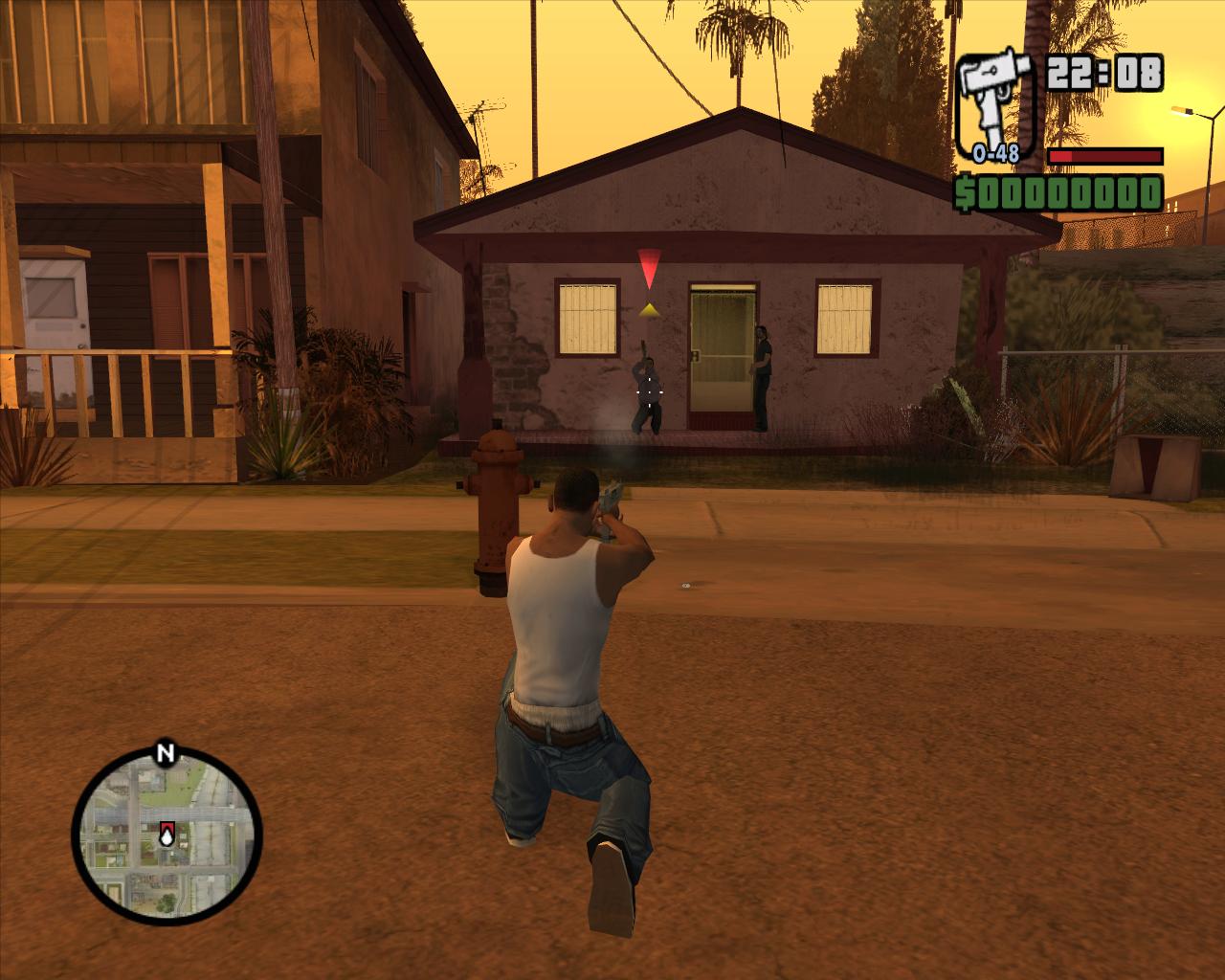This screenshot has height=980, width=1225.
Task: Click the player marker on the radar
Action: click(167, 836)
